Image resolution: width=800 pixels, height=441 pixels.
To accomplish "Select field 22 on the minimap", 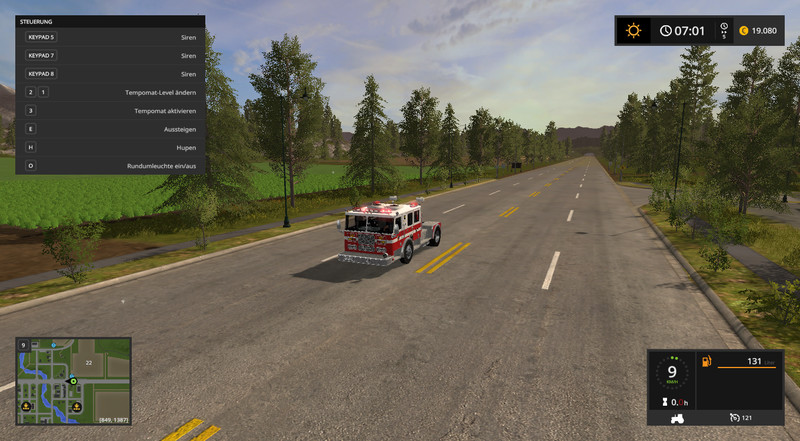I will (x=88, y=362).
